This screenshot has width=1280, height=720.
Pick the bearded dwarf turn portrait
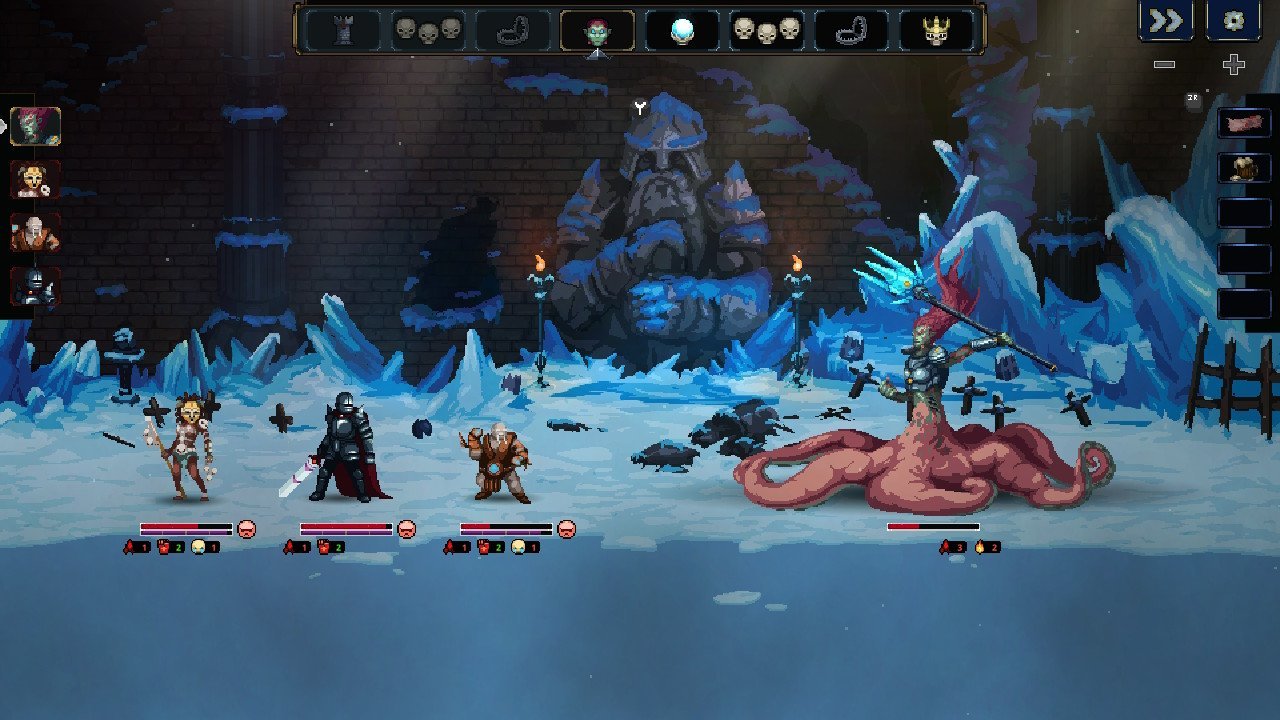(x=36, y=233)
